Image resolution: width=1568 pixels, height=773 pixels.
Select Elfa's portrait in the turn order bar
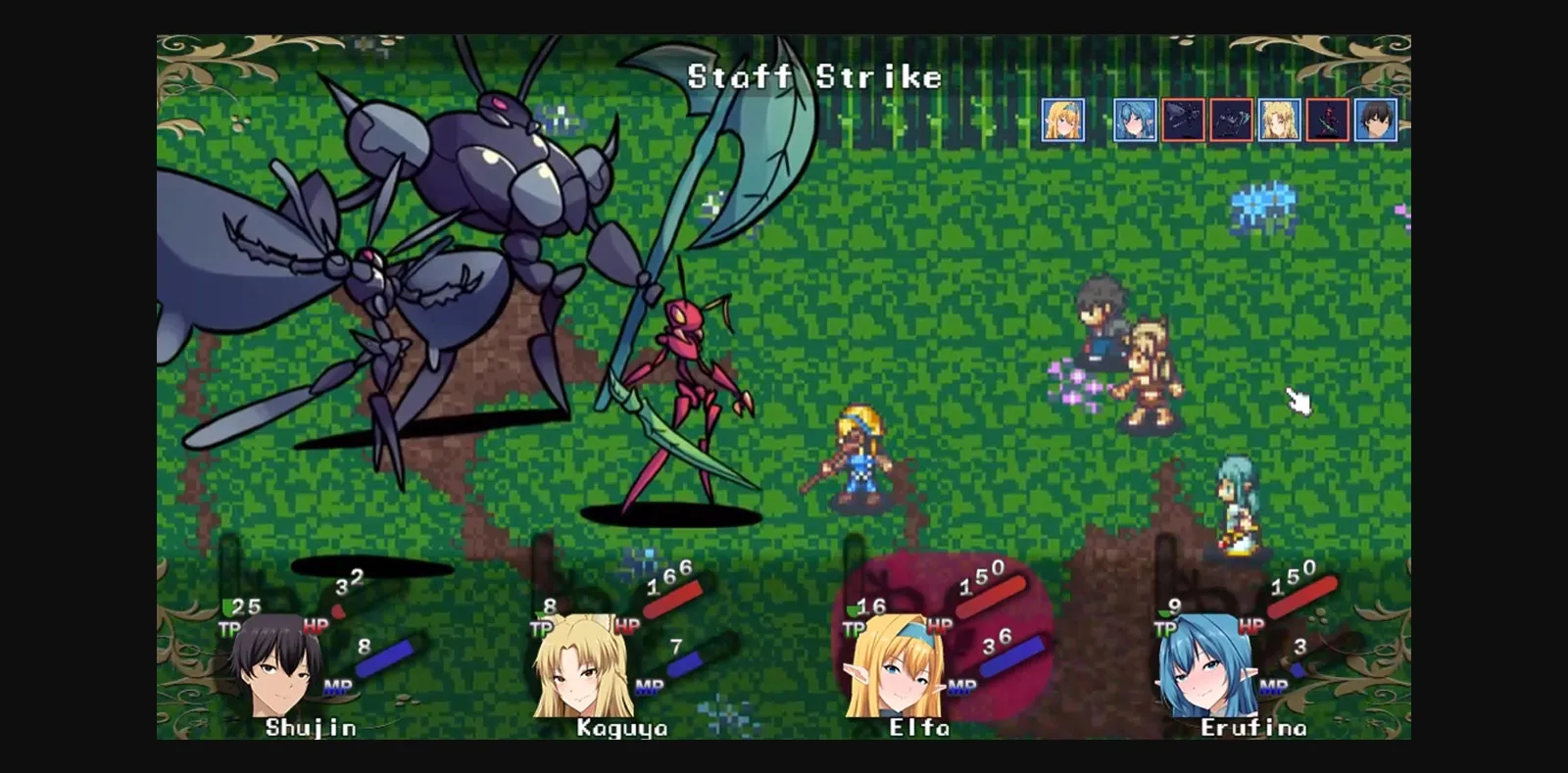tap(1061, 120)
